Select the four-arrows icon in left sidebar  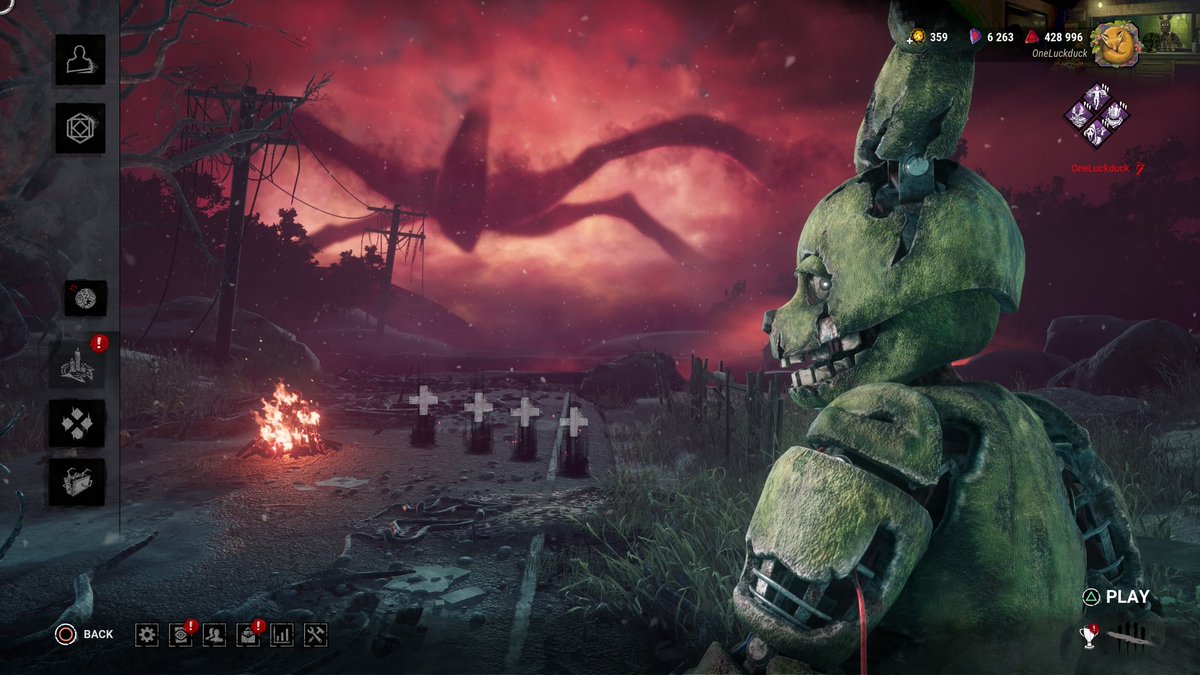pyautogui.click(x=78, y=423)
